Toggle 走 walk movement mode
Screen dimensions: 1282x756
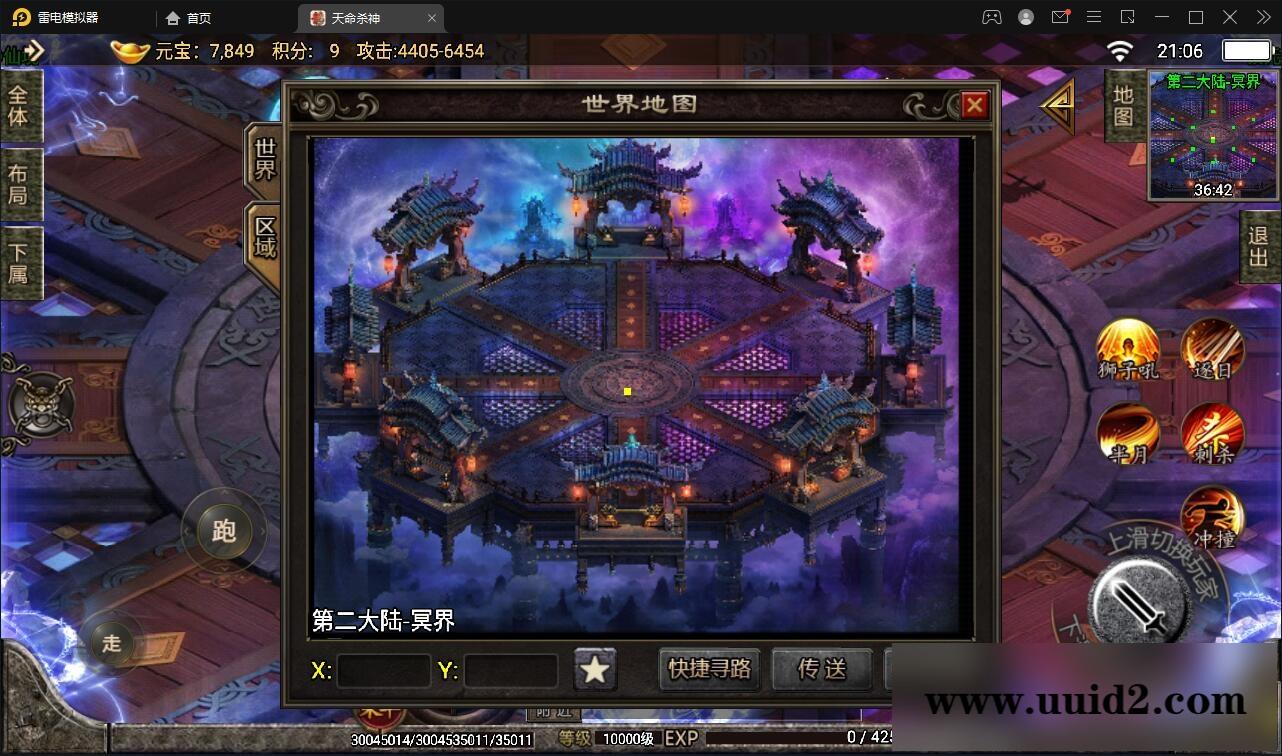point(111,644)
